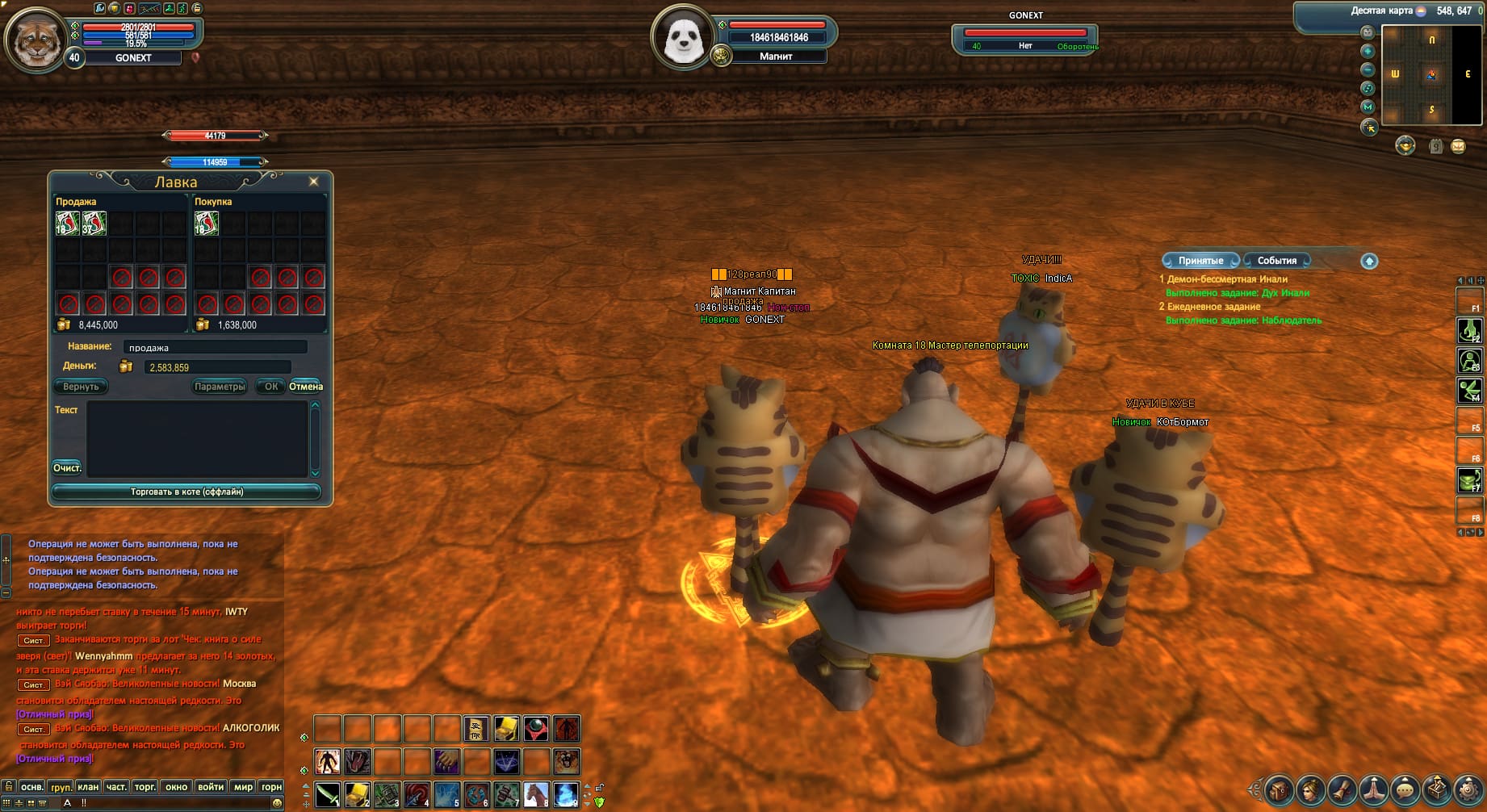
Task: Click the Вернуть button
Action: [x=81, y=387]
